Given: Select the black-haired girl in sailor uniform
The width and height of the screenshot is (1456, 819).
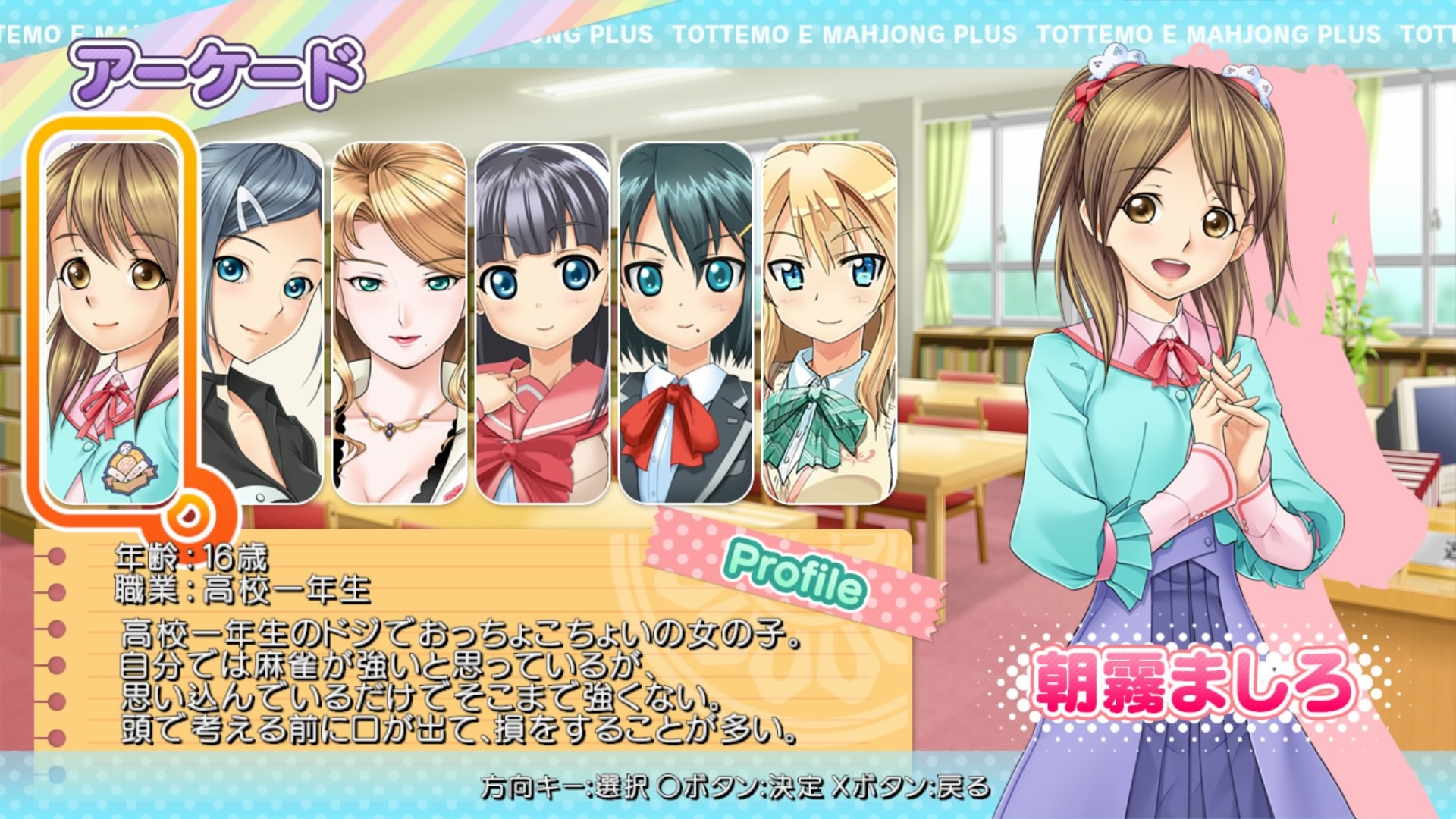Looking at the screenshot, I should click(x=542, y=322).
